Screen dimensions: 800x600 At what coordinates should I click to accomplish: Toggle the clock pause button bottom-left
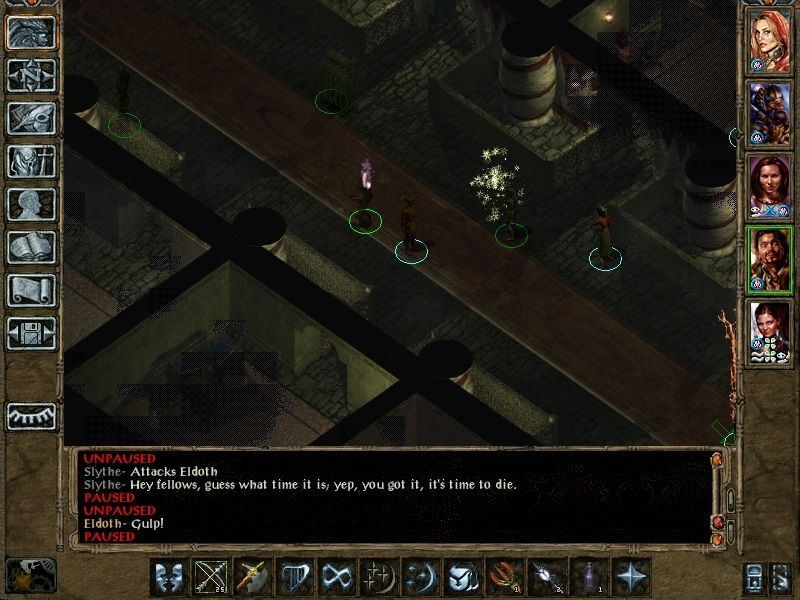pyautogui.click(x=31, y=575)
